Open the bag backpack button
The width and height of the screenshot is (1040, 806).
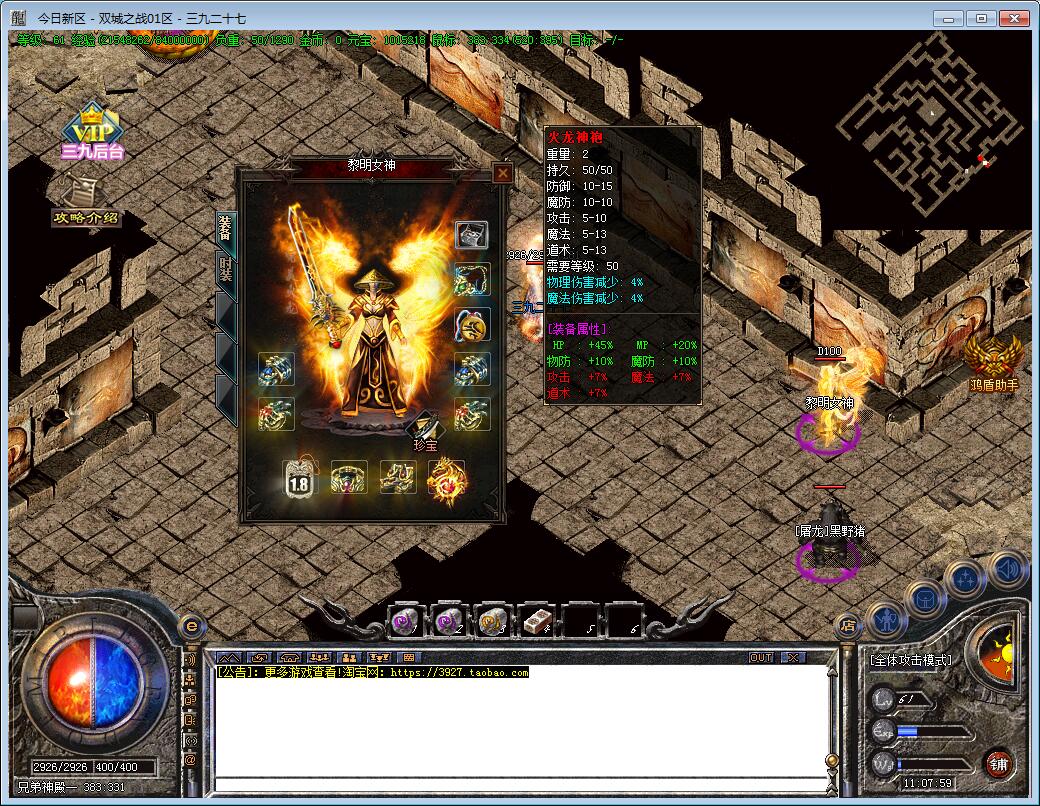coord(925,598)
